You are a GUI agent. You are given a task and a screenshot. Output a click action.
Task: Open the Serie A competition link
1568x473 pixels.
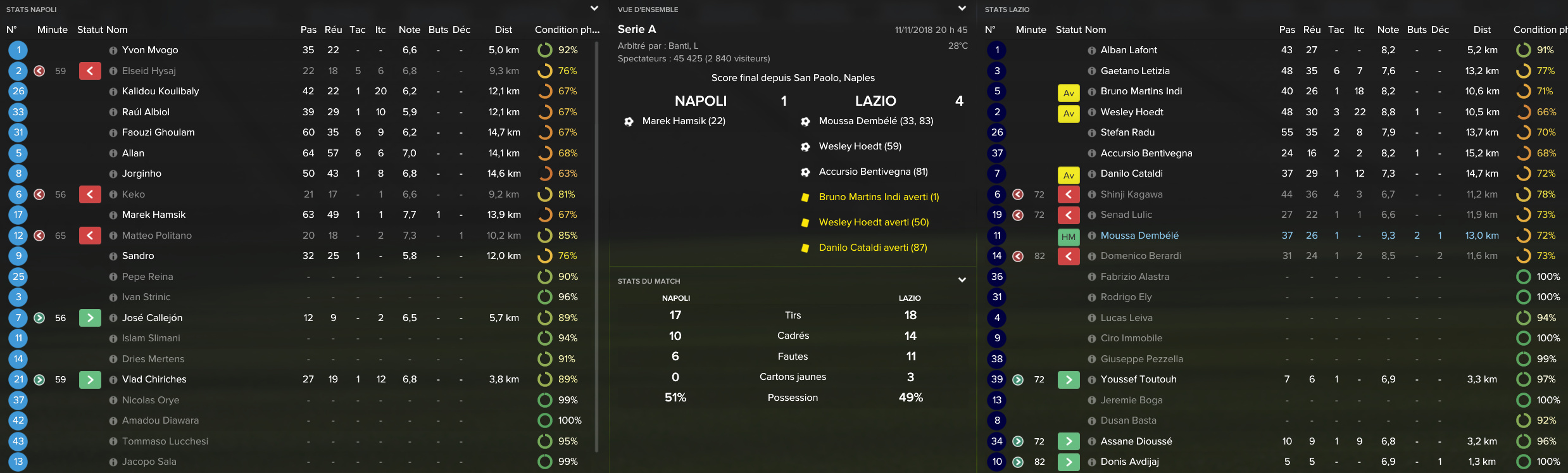(636, 29)
